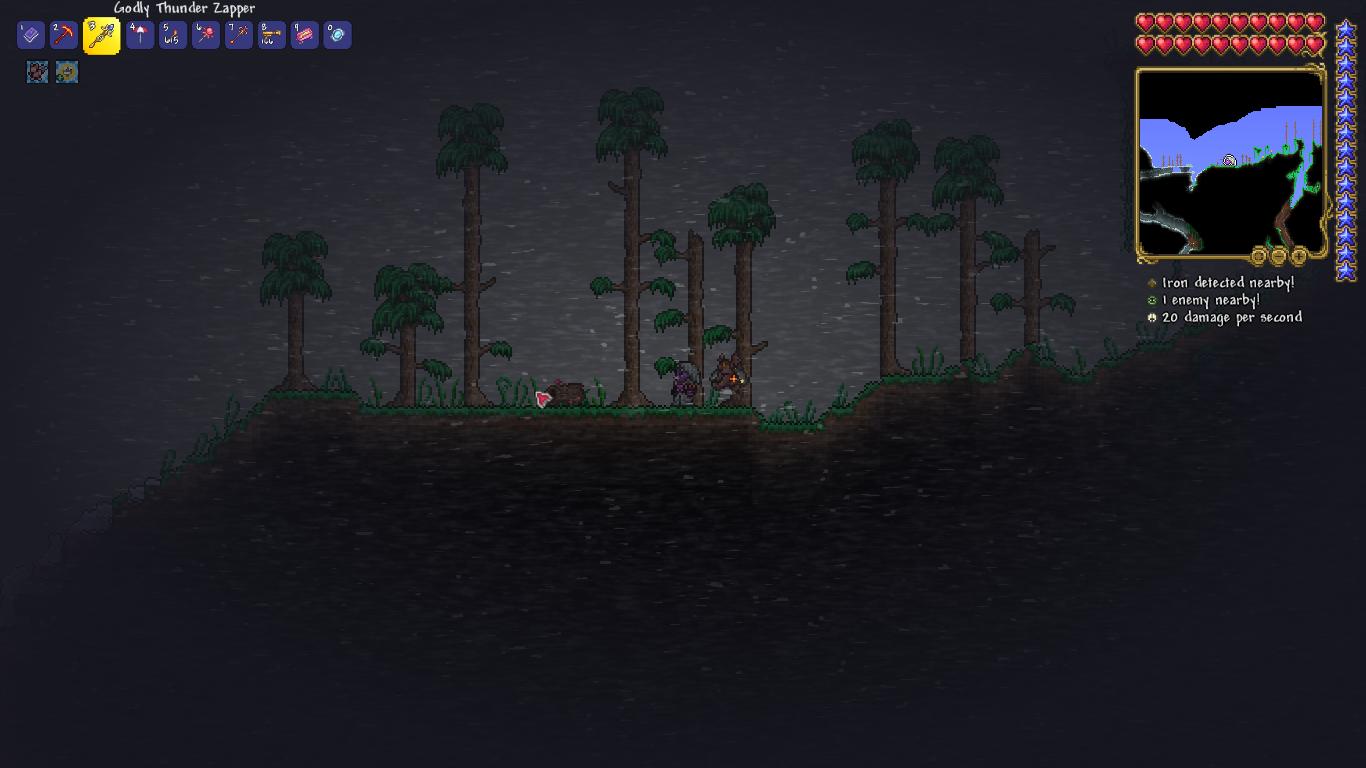Select the Godly Thunder Zapper slot

coord(101,36)
